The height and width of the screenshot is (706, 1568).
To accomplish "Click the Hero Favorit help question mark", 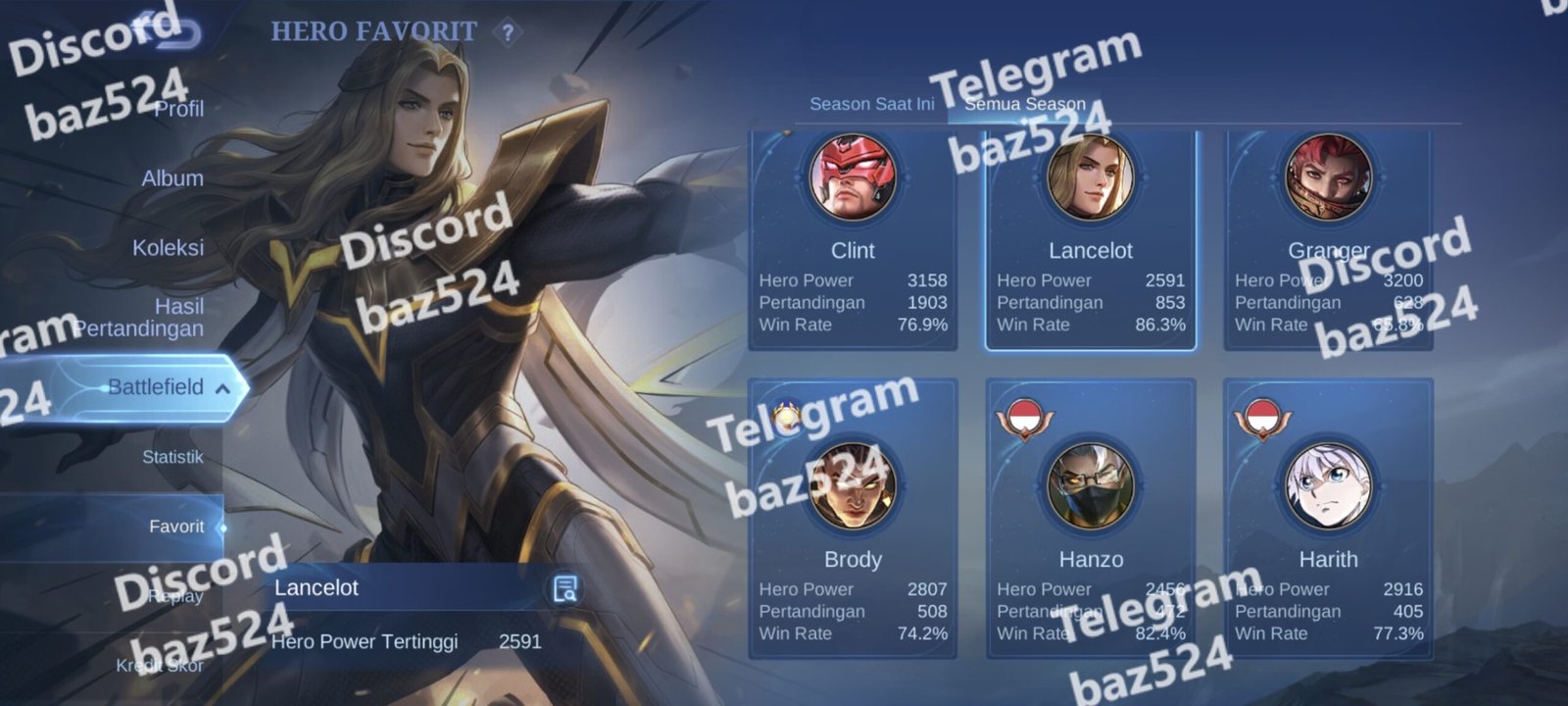I will [508, 33].
